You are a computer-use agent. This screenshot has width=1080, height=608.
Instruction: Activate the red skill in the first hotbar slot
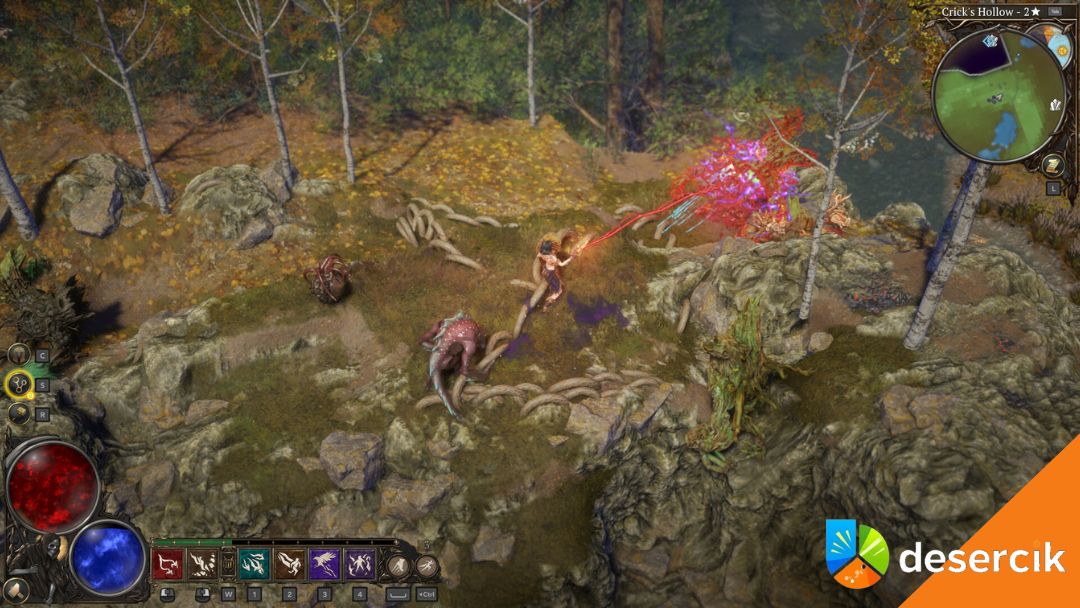click(x=166, y=565)
